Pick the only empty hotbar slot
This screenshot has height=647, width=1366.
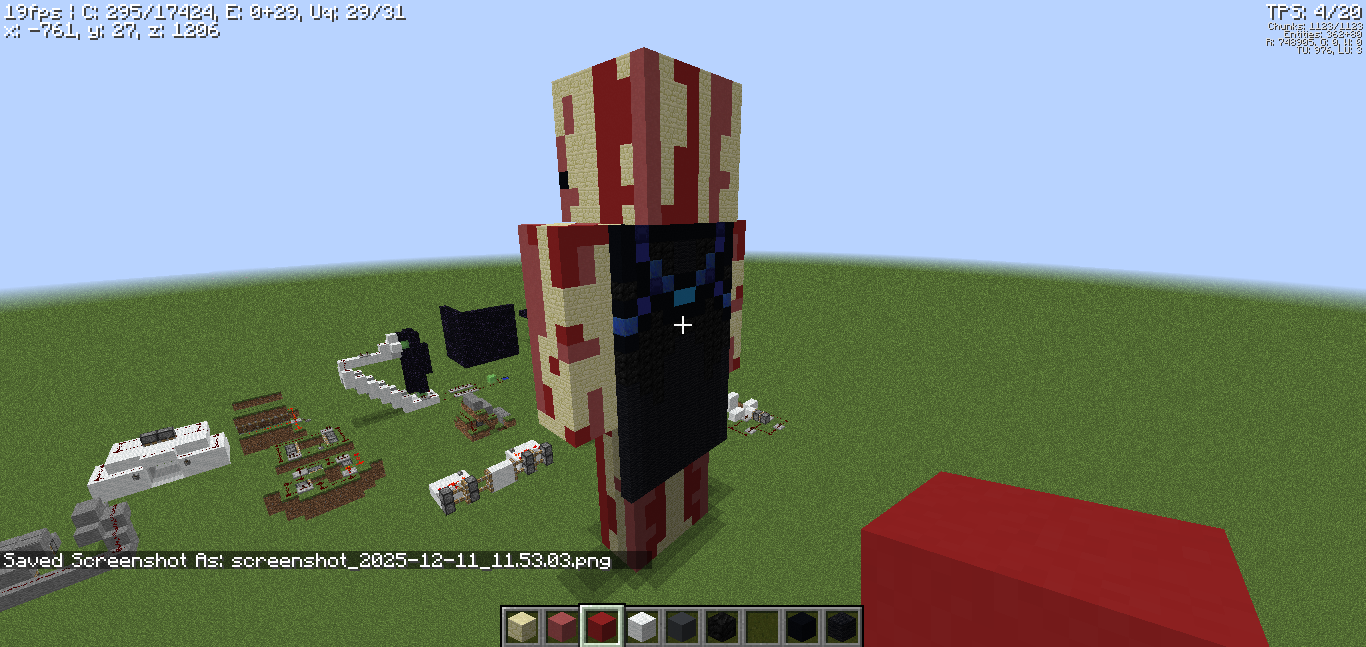761,627
